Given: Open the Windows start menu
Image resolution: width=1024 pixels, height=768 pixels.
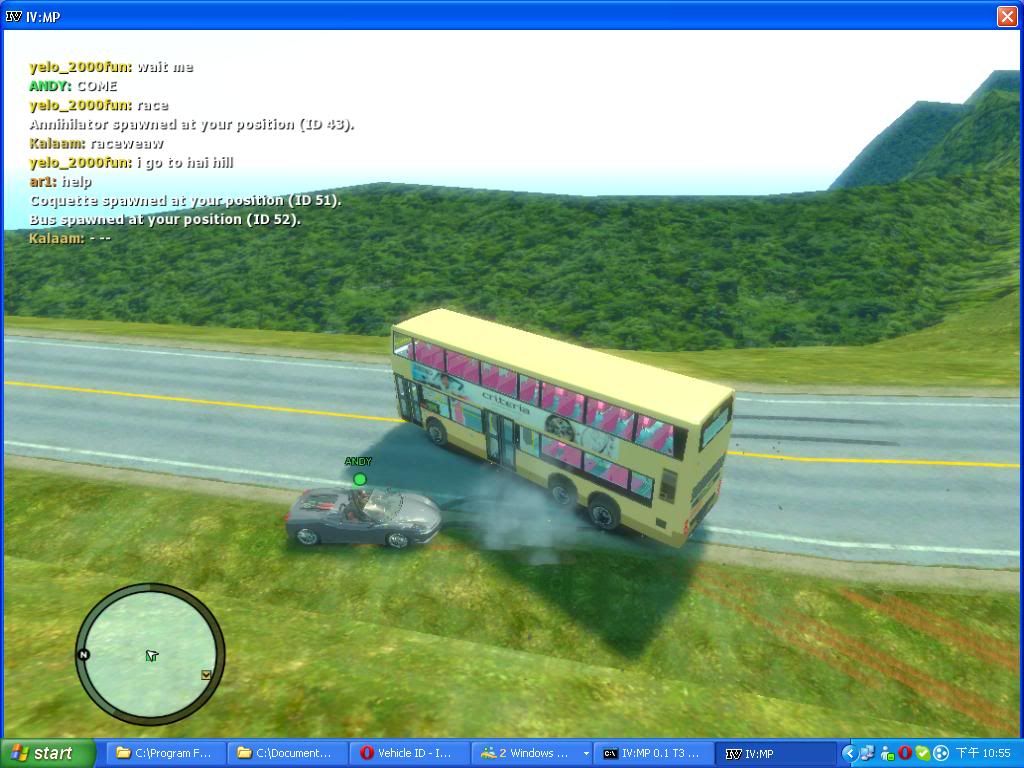Looking at the screenshot, I should click(x=48, y=753).
